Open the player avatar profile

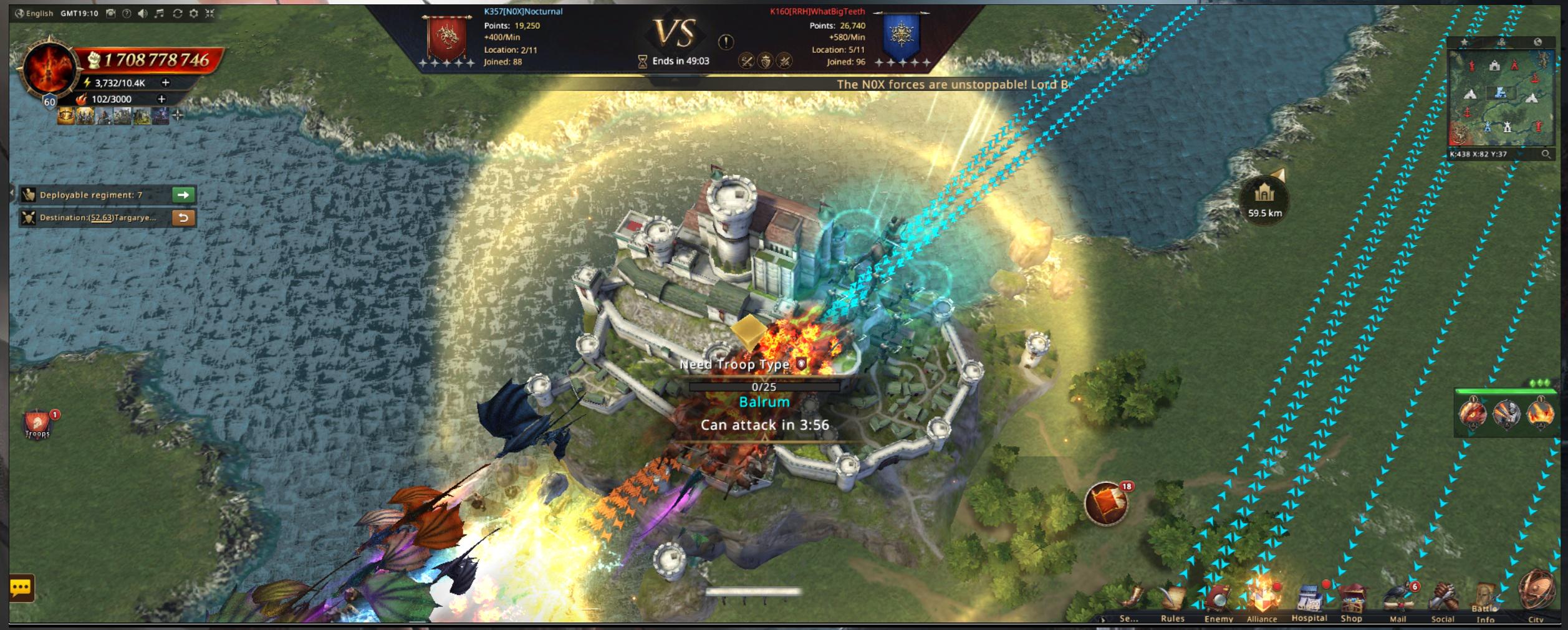49,70
